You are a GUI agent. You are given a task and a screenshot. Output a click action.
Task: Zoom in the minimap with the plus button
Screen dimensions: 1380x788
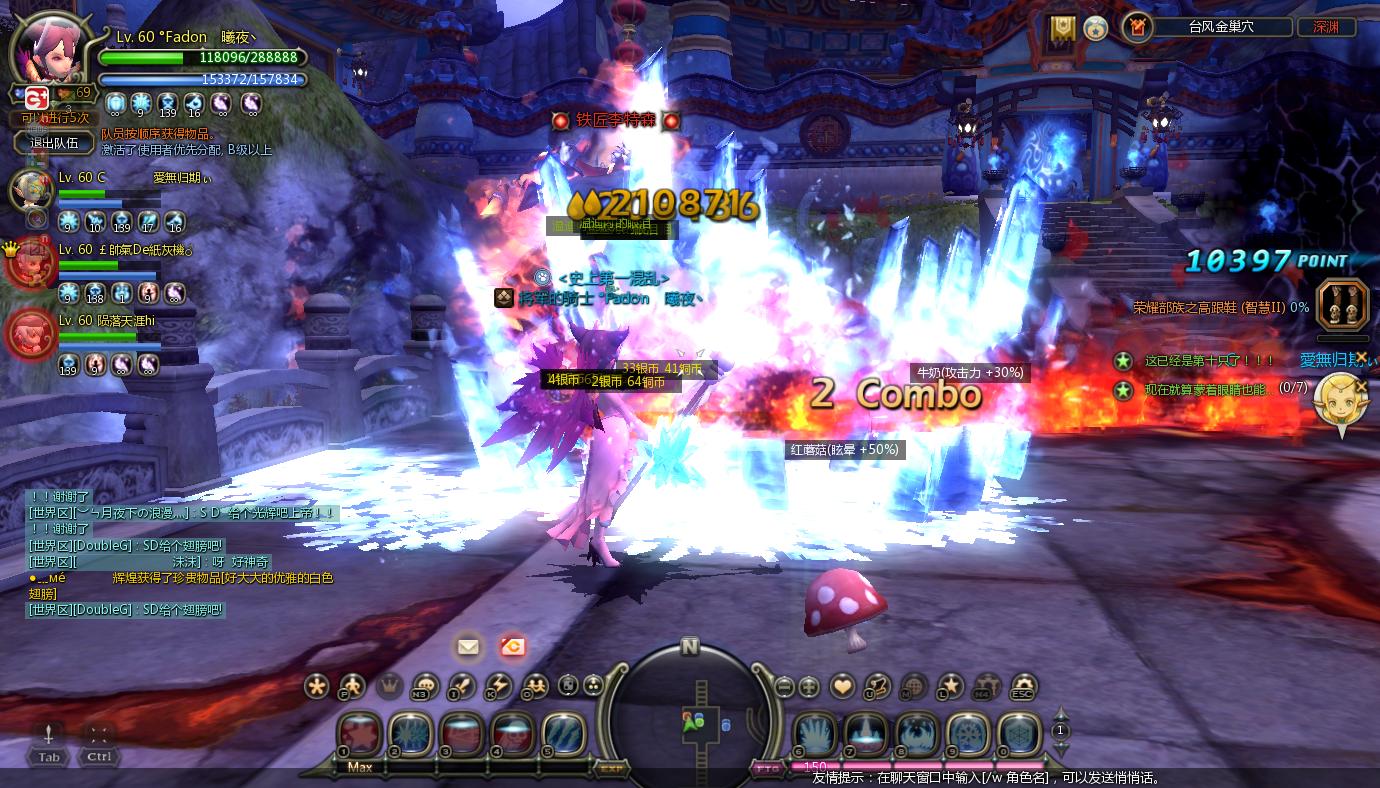[809, 687]
